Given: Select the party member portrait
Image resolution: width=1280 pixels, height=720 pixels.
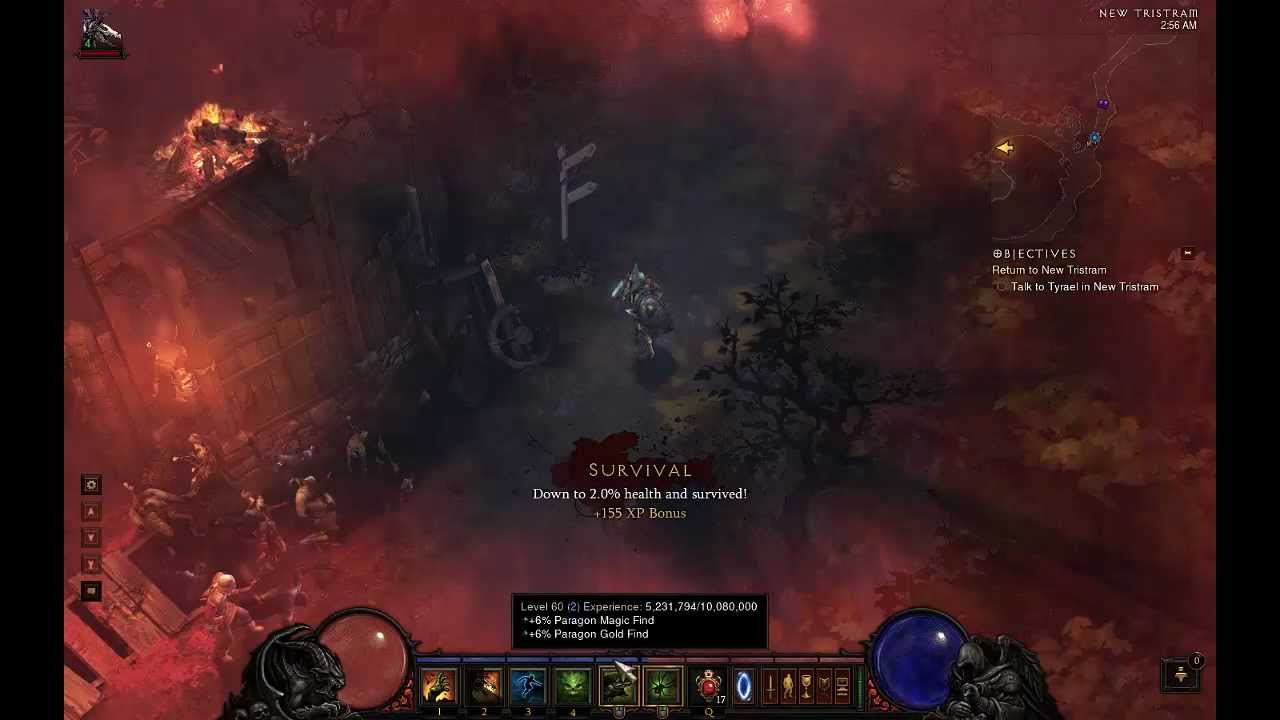Looking at the screenshot, I should coord(102,34).
